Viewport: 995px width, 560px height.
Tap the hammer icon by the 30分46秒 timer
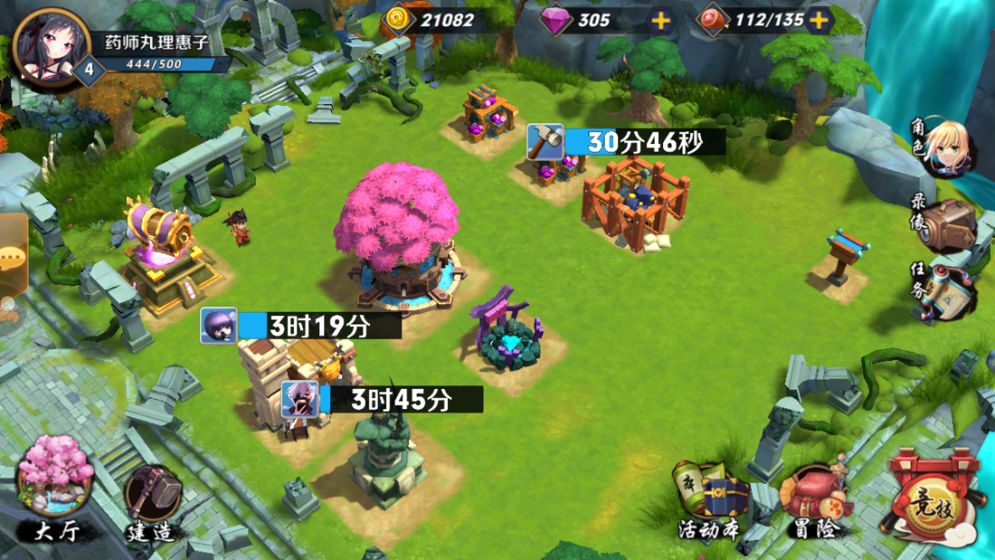pos(546,142)
